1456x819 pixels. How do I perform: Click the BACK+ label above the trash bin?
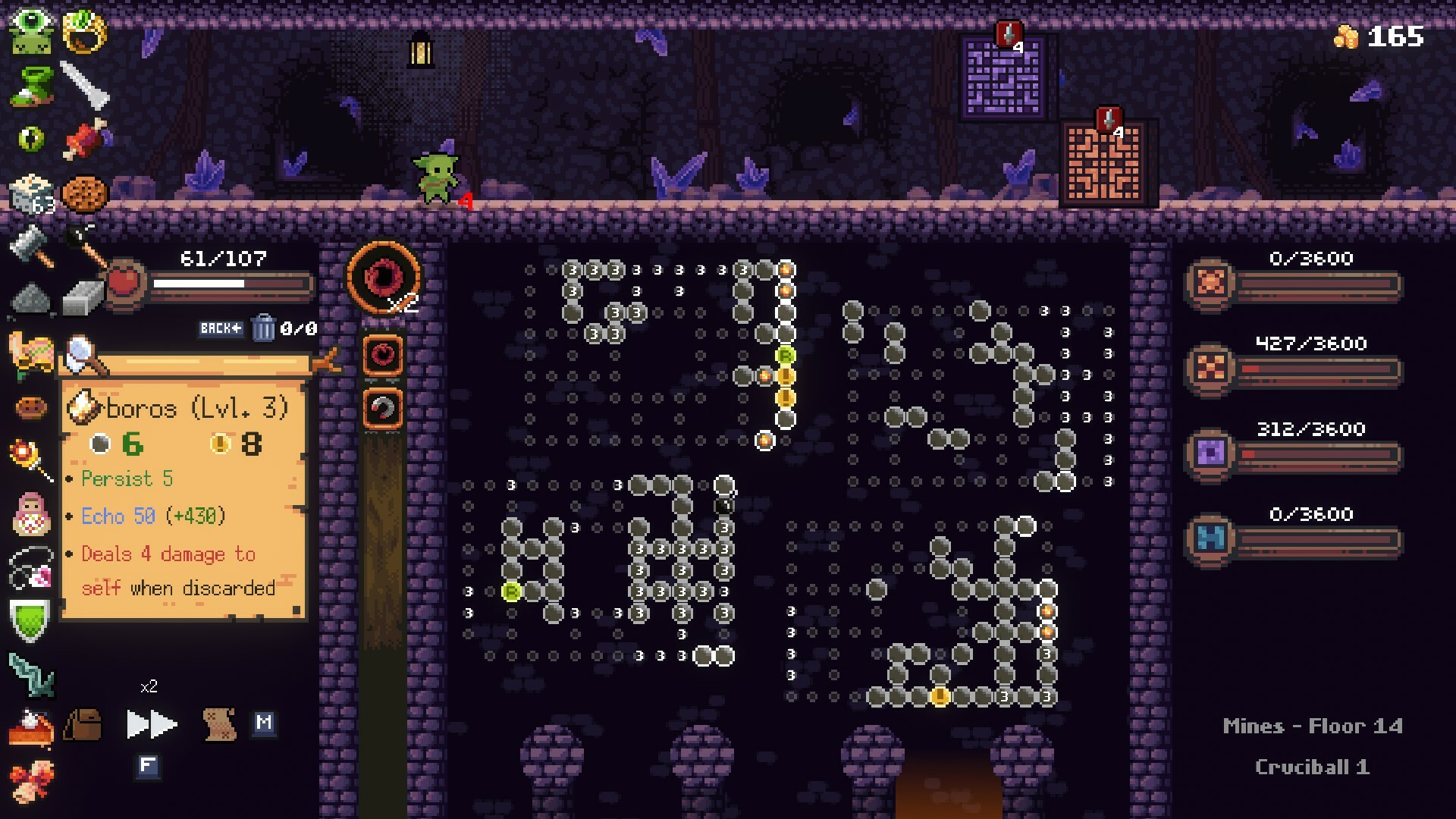coord(221,328)
